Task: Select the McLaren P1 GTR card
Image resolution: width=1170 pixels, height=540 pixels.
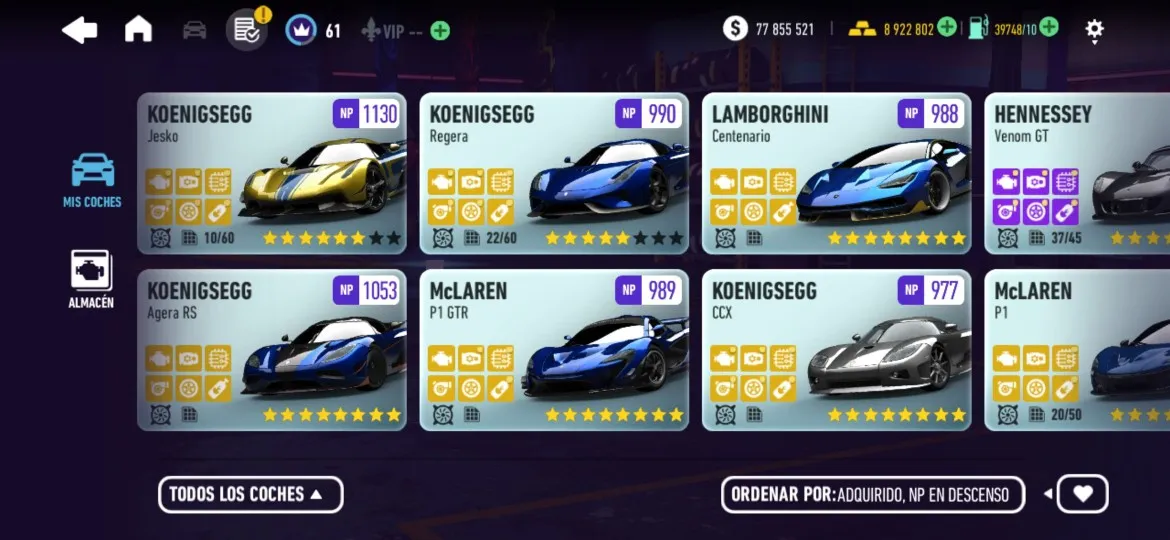Action: tap(554, 350)
